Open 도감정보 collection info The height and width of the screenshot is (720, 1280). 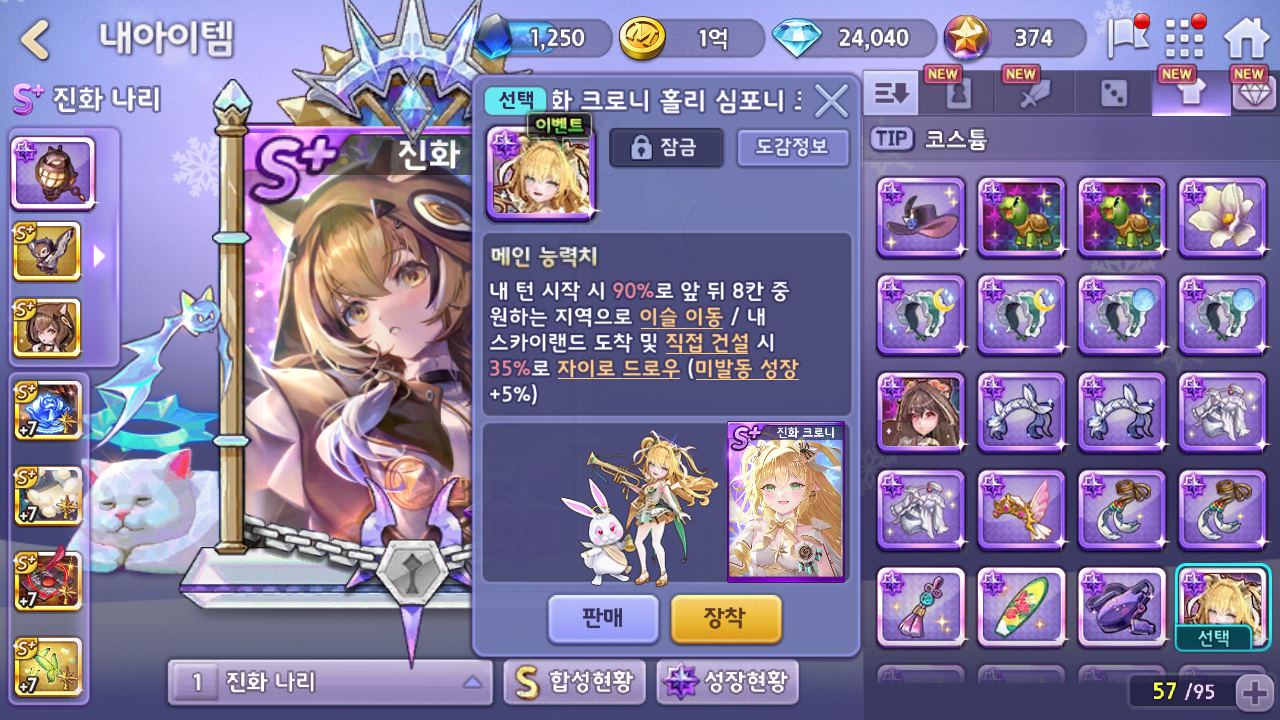[792, 148]
